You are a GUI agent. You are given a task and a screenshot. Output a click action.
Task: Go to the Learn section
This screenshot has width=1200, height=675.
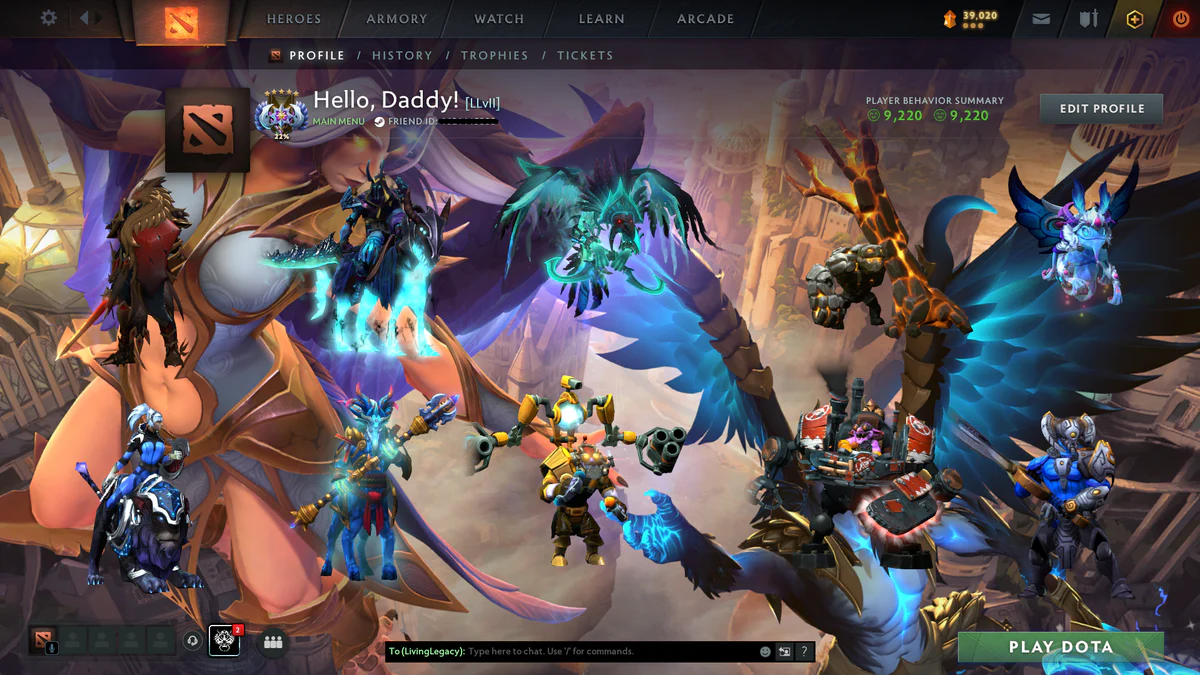coord(601,19)
